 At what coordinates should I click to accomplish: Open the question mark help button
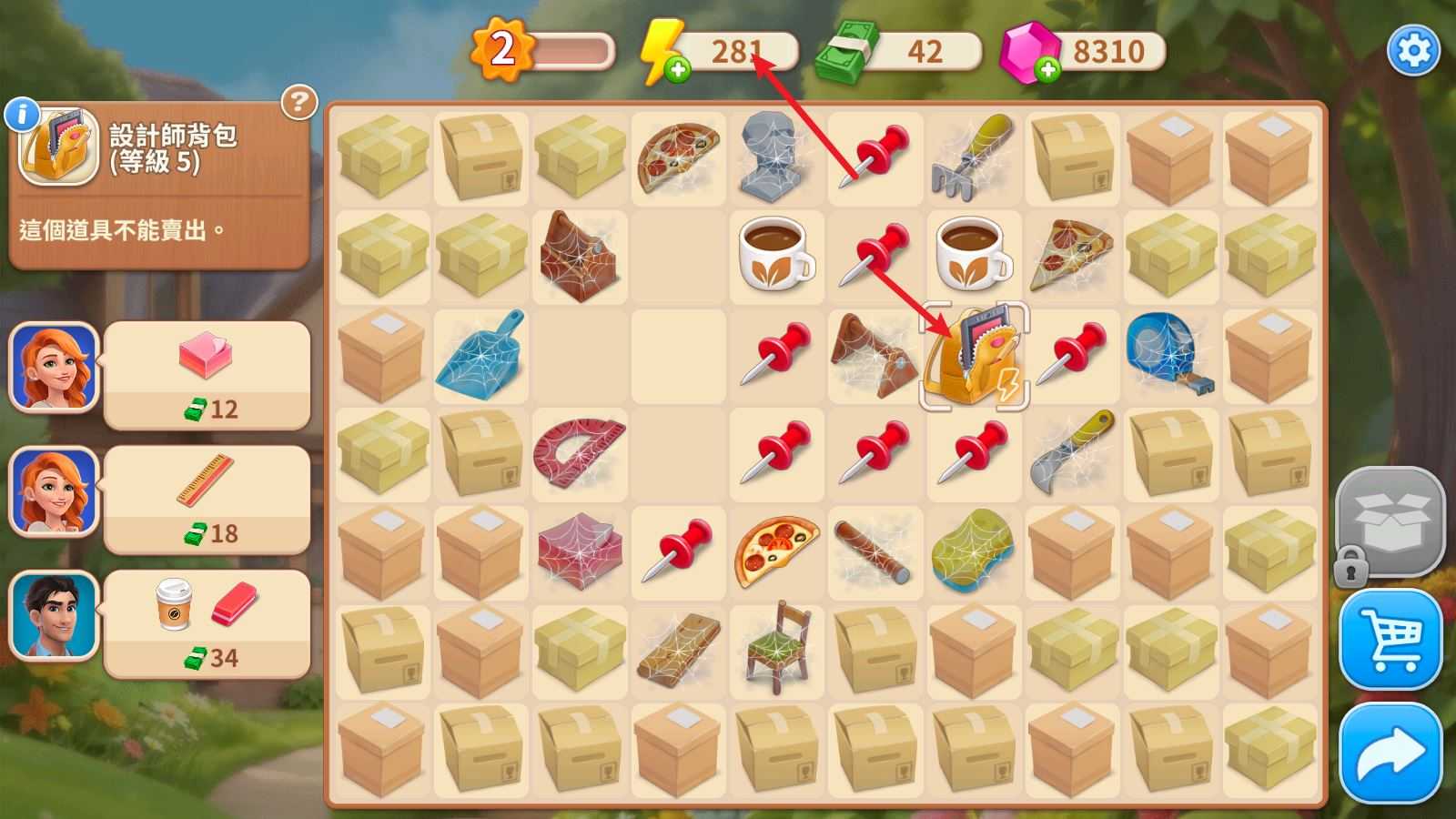[x=298, y=102]
